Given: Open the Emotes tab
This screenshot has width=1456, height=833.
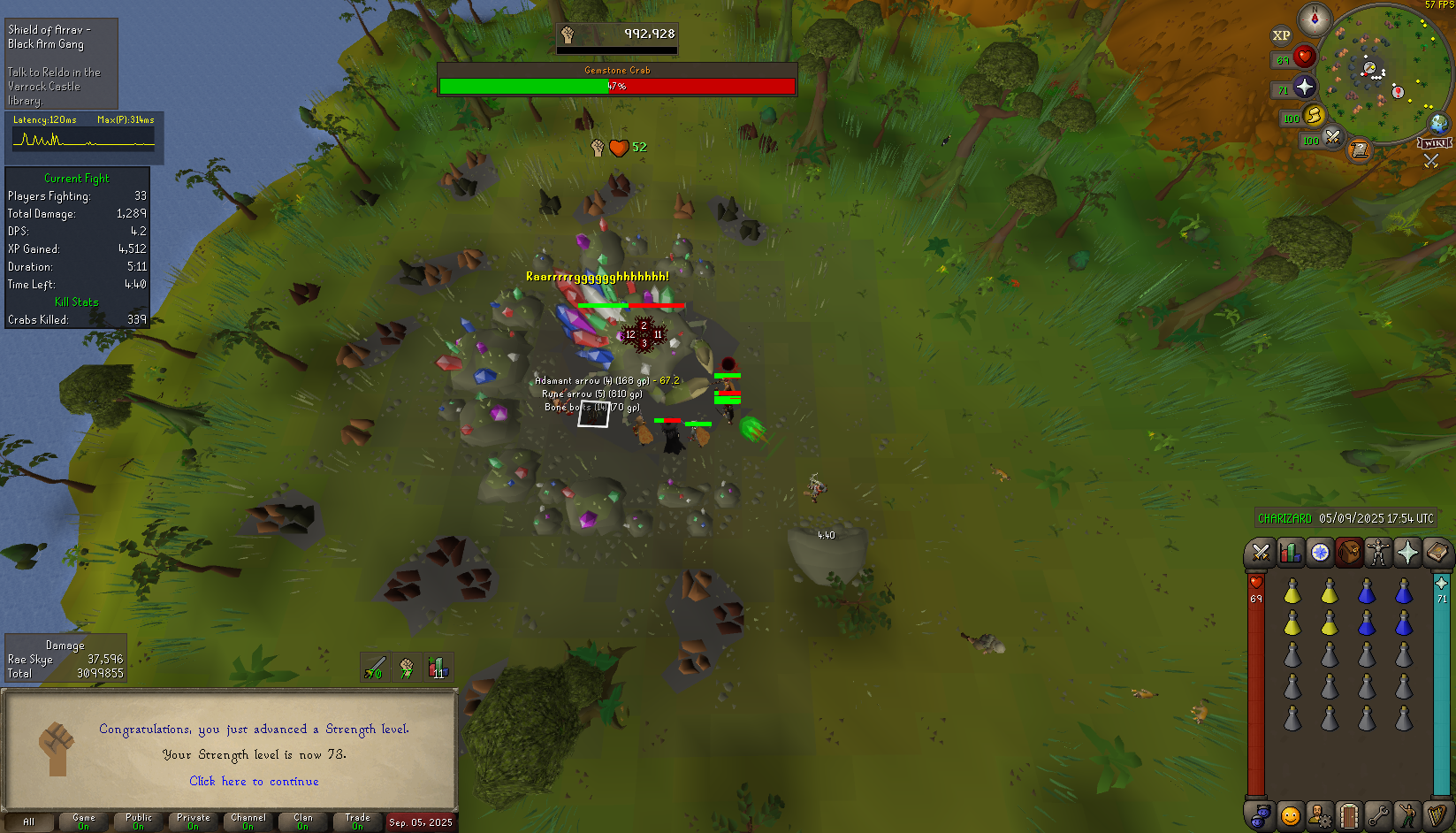Looking at the screenshot, I should click(1407, 815).
